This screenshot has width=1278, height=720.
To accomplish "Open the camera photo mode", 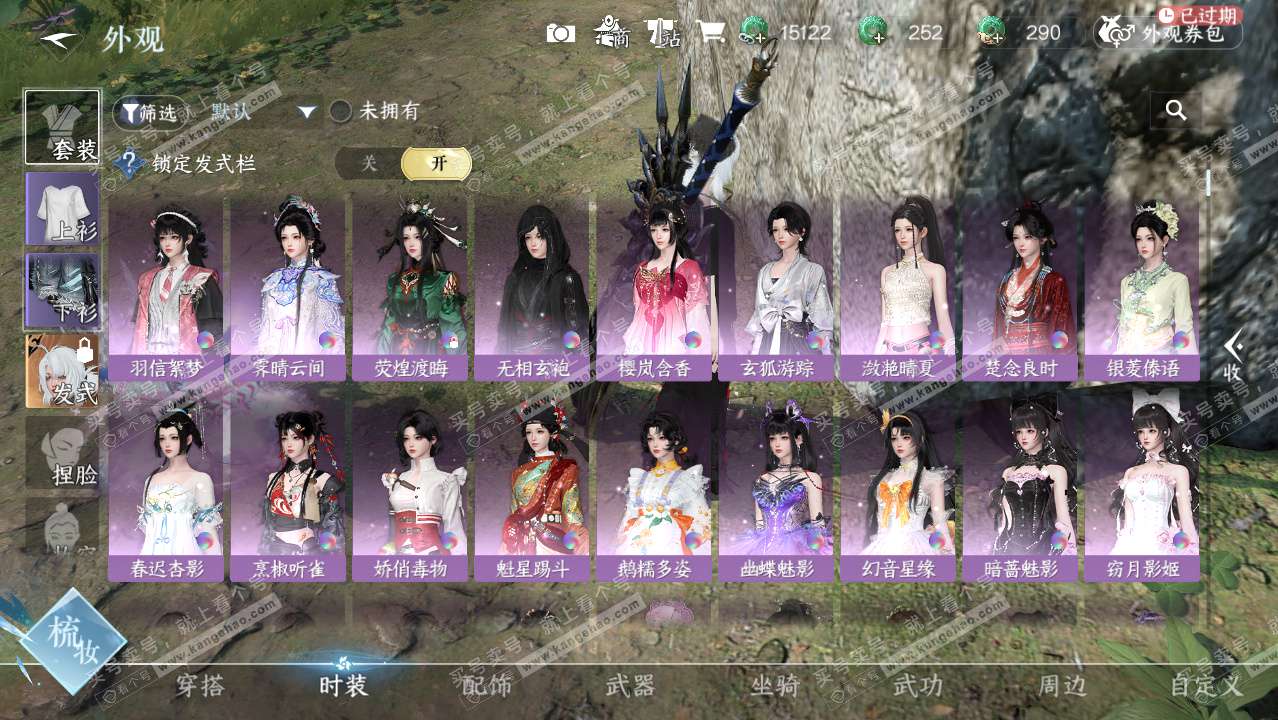I will (x=560, y=33).
